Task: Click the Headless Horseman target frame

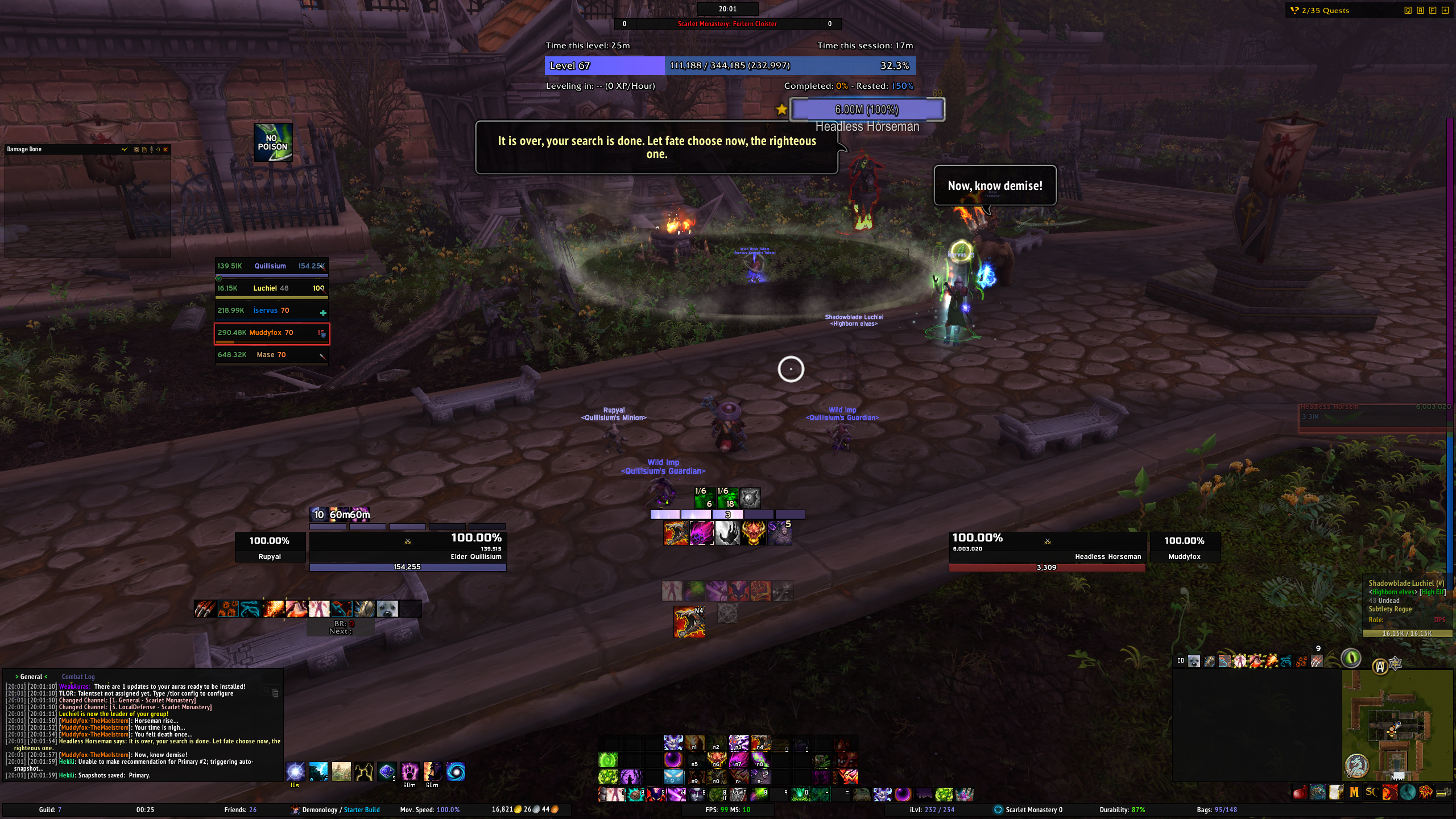Action: 1046,547
